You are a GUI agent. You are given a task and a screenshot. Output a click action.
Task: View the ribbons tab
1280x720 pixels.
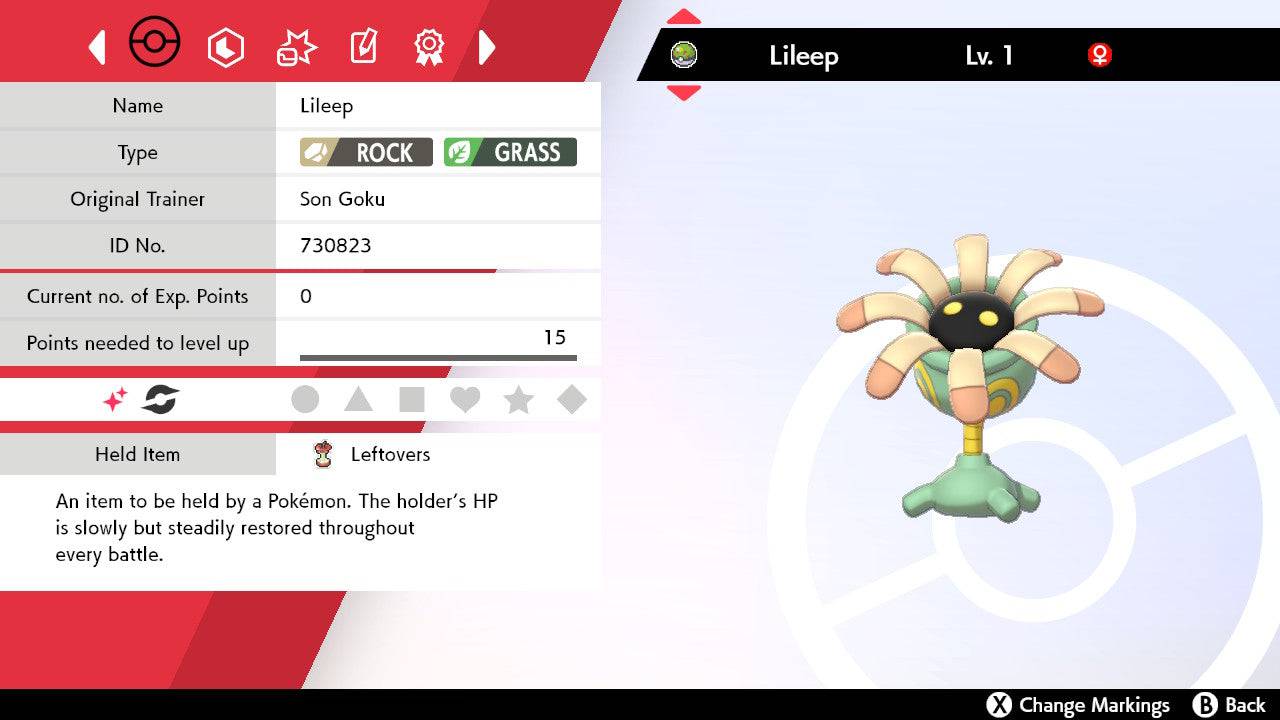429,46
